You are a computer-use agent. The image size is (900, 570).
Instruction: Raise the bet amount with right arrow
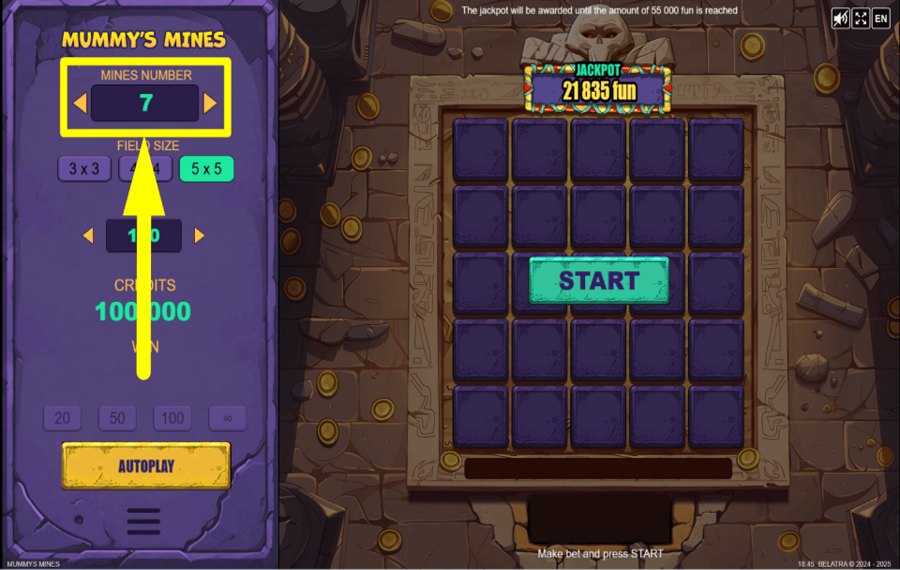[199, 236]
